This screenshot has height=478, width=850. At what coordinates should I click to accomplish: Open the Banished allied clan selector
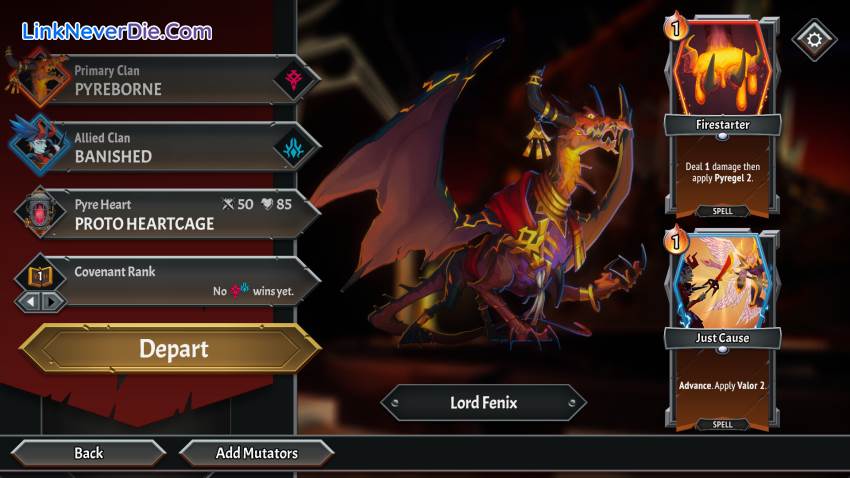165,147
